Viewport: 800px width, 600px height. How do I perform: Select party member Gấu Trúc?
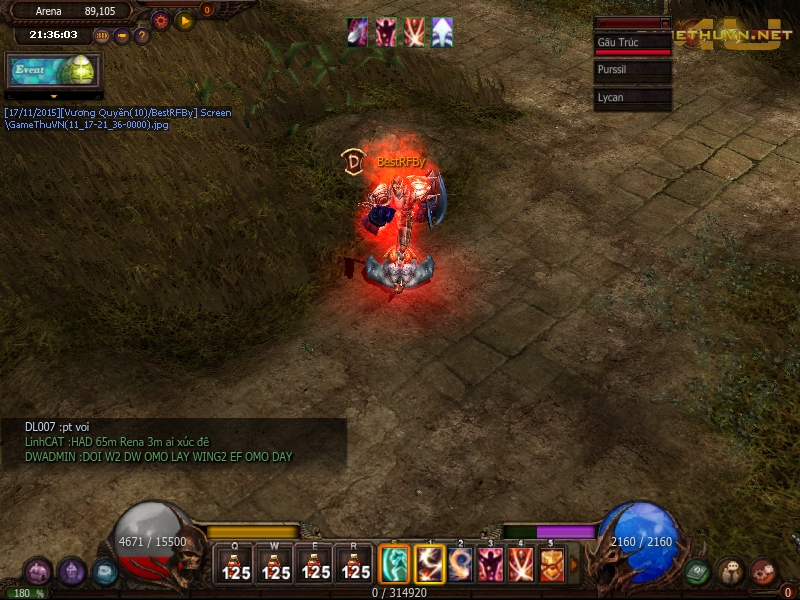click(632, 45)
